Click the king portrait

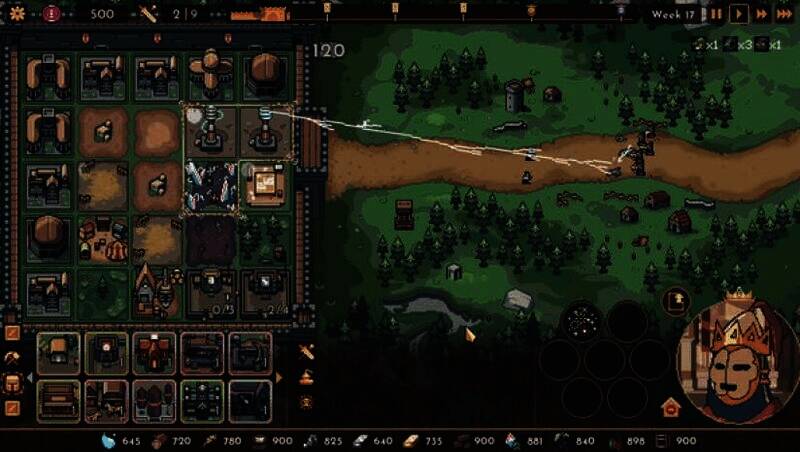[739, 358]
